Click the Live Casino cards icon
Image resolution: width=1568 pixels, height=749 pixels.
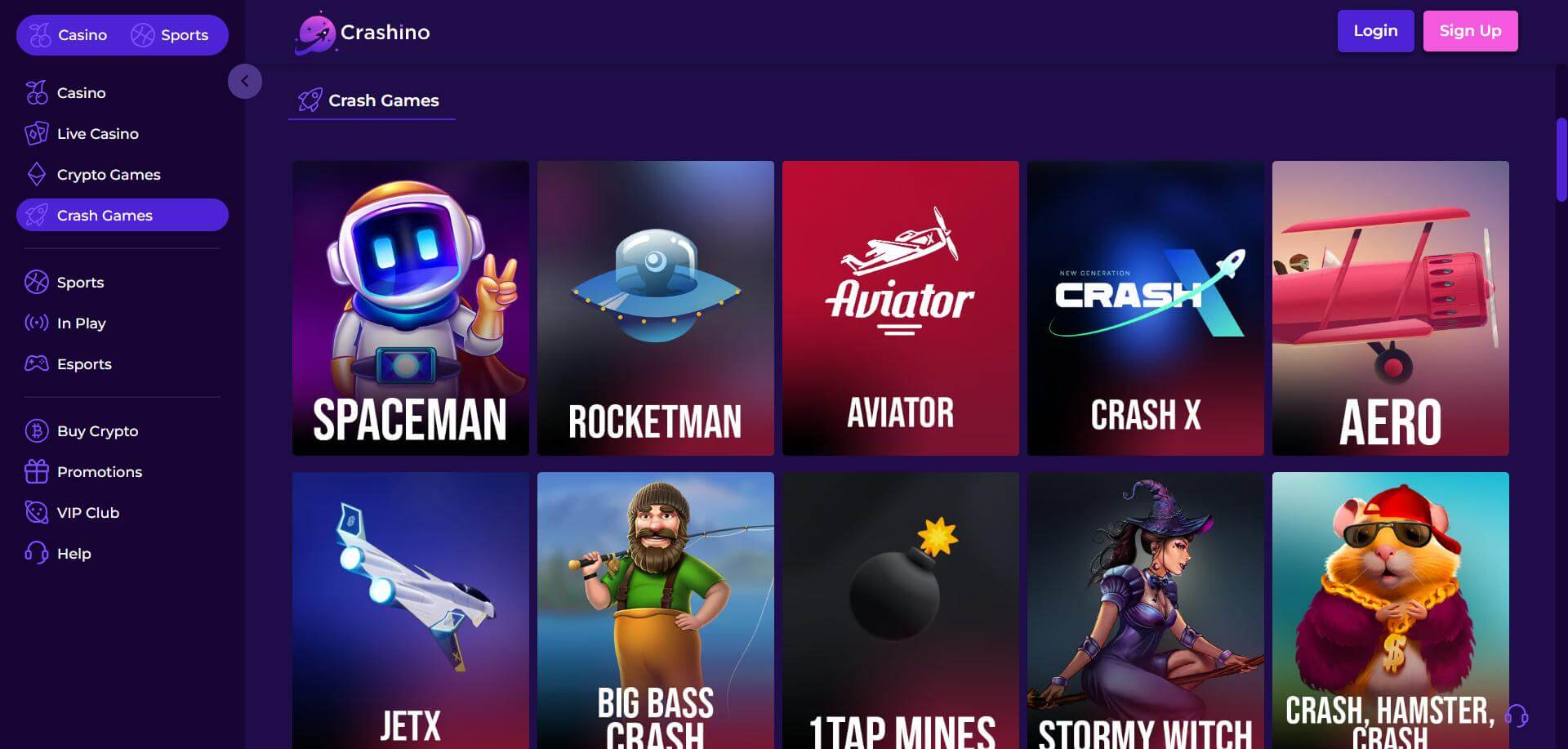coord(36,133)
